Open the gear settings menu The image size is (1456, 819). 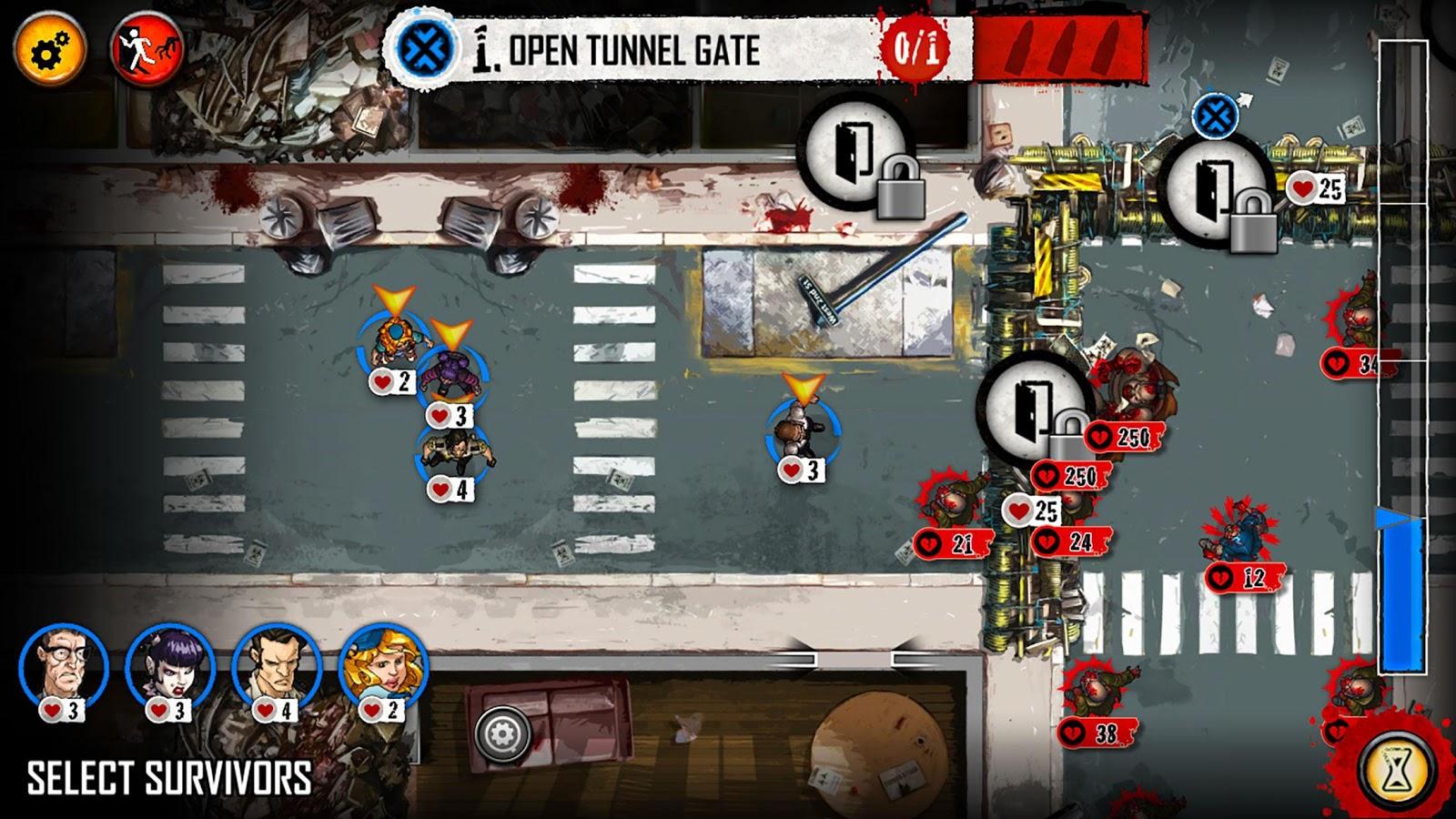pos(49,51)
